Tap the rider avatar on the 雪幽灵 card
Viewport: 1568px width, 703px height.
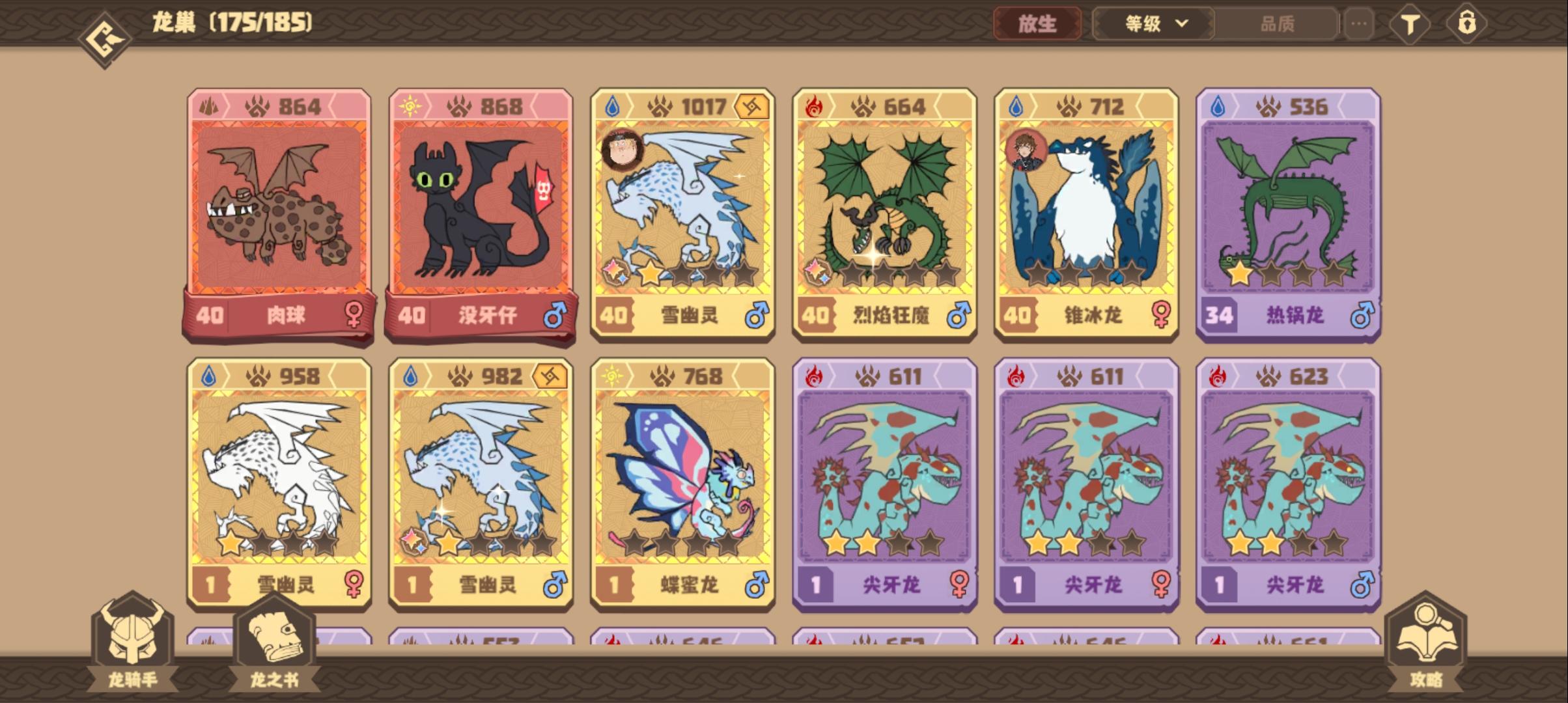point(623,149)
